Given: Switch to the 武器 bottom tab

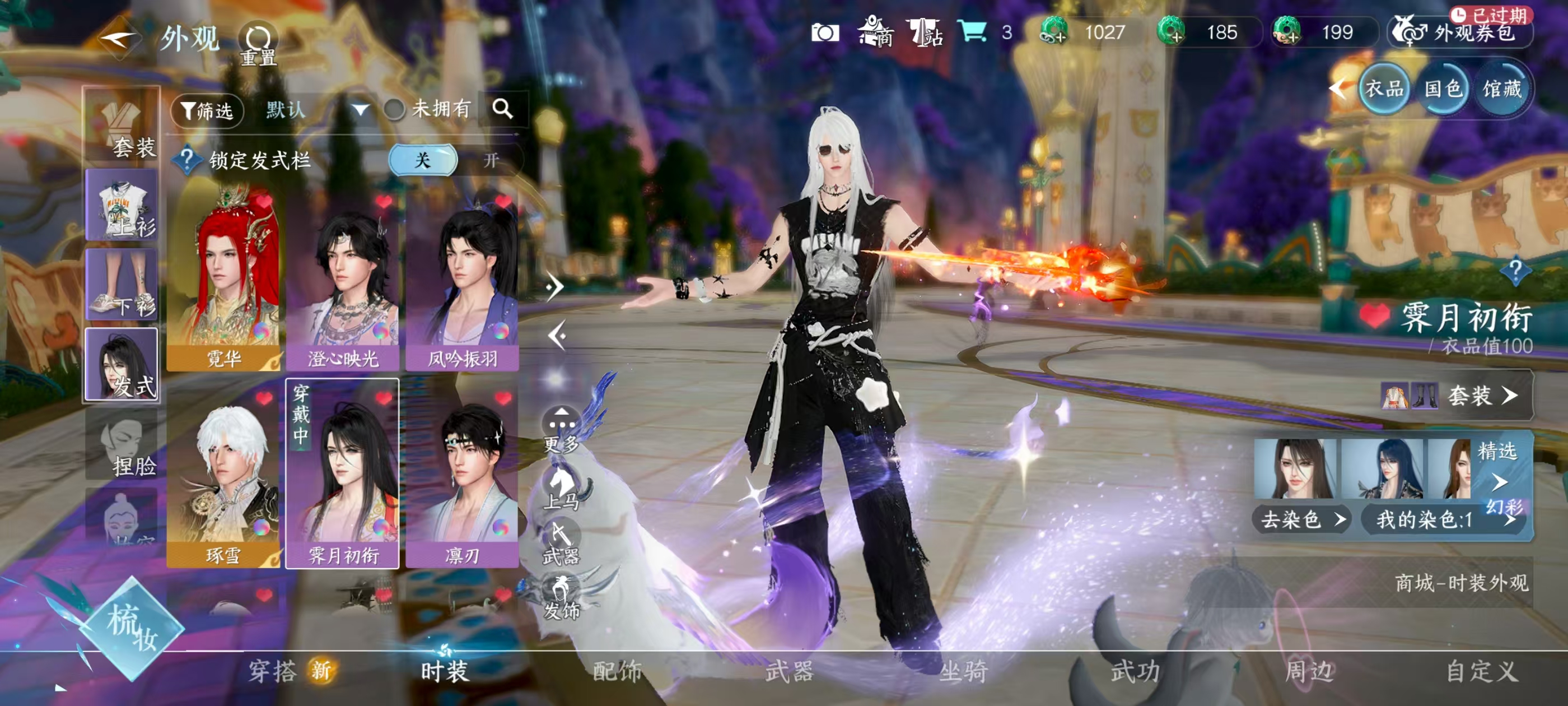Looking at the screenshot, I should 789,672.
